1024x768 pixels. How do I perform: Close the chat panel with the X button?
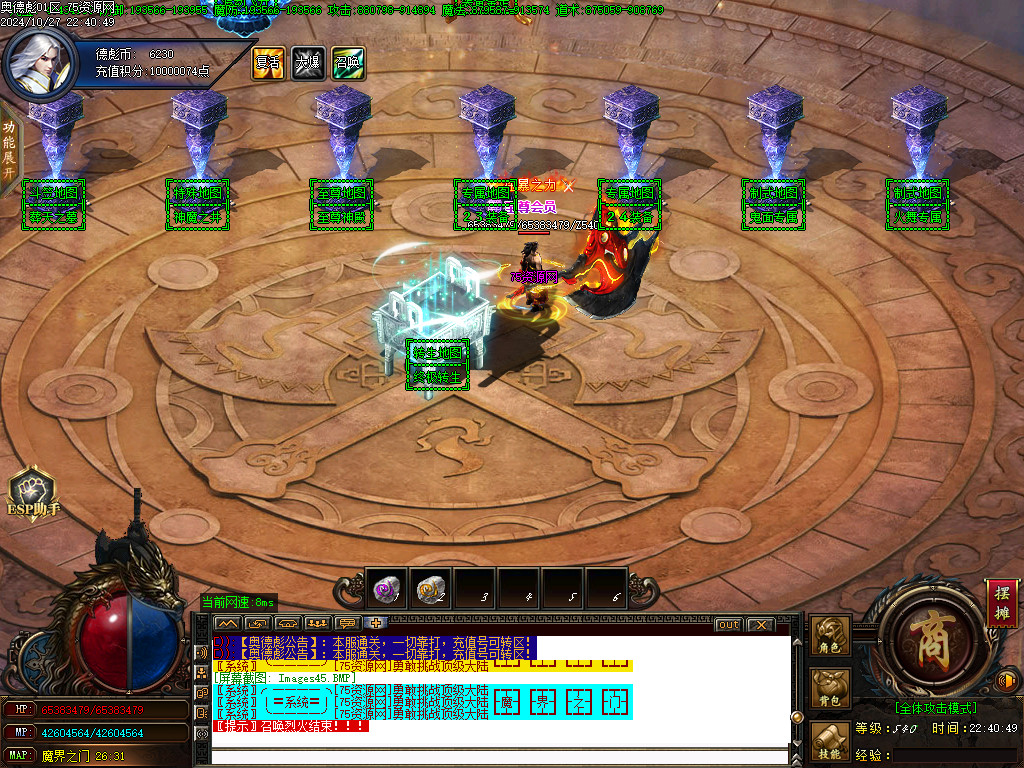761,625
